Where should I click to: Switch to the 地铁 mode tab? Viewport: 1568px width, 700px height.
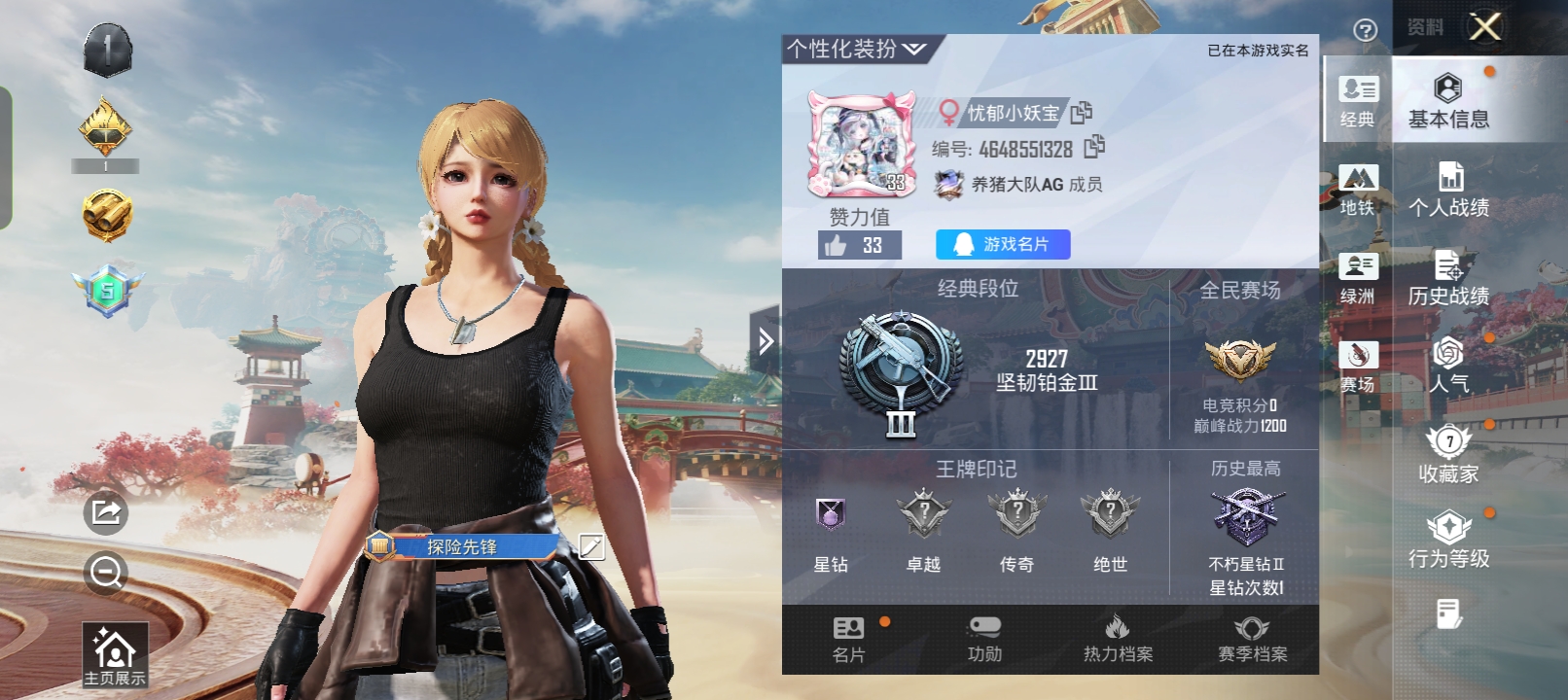click(x=1361, y=190)
